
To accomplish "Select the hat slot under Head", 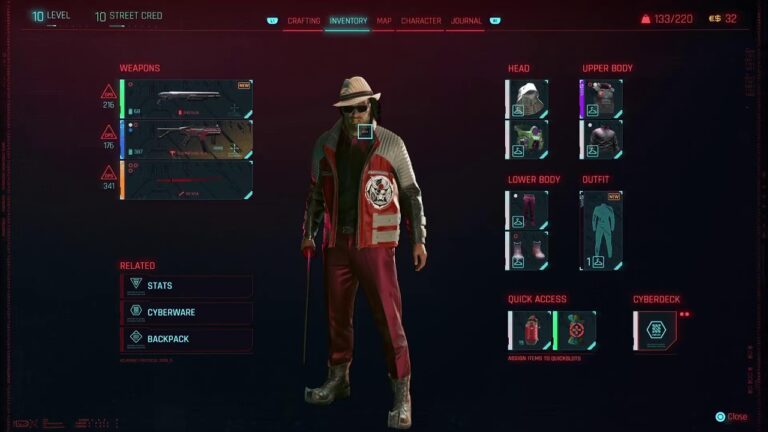I will 527,99.
